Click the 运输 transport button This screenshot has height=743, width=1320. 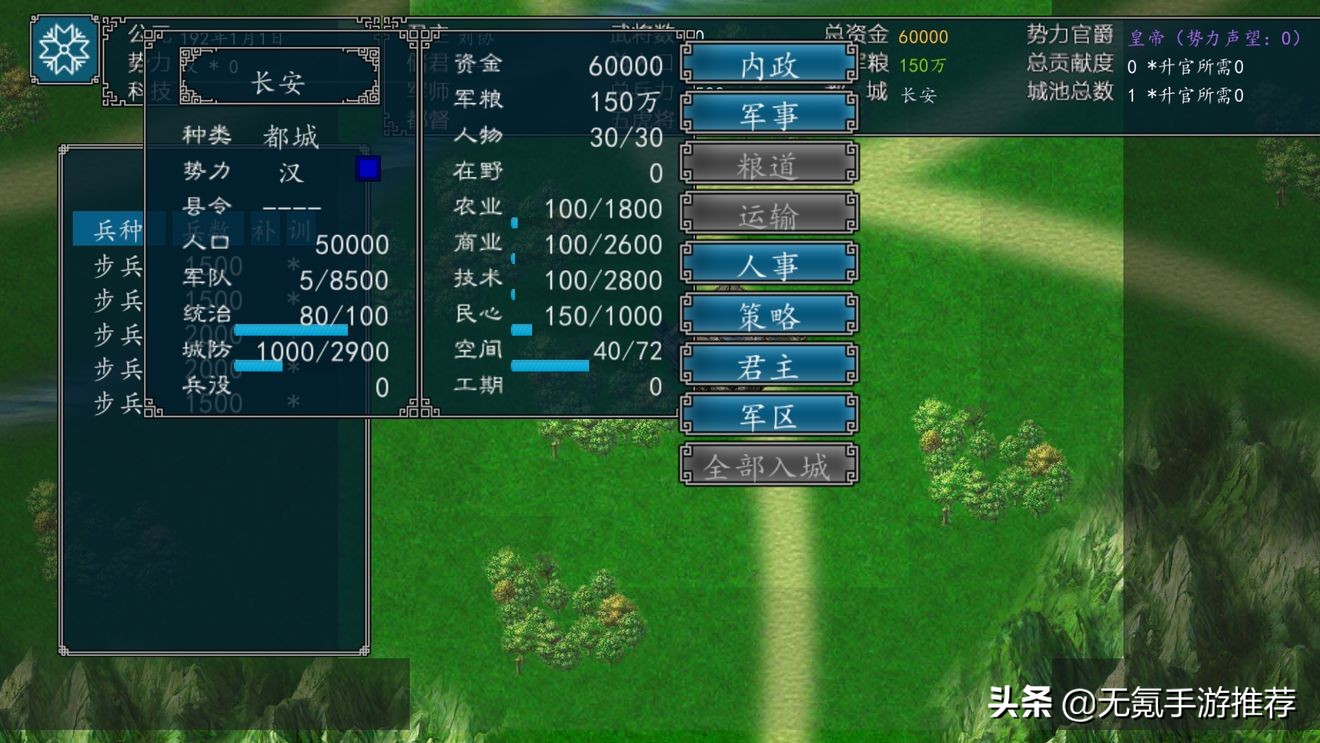[768, 215]
